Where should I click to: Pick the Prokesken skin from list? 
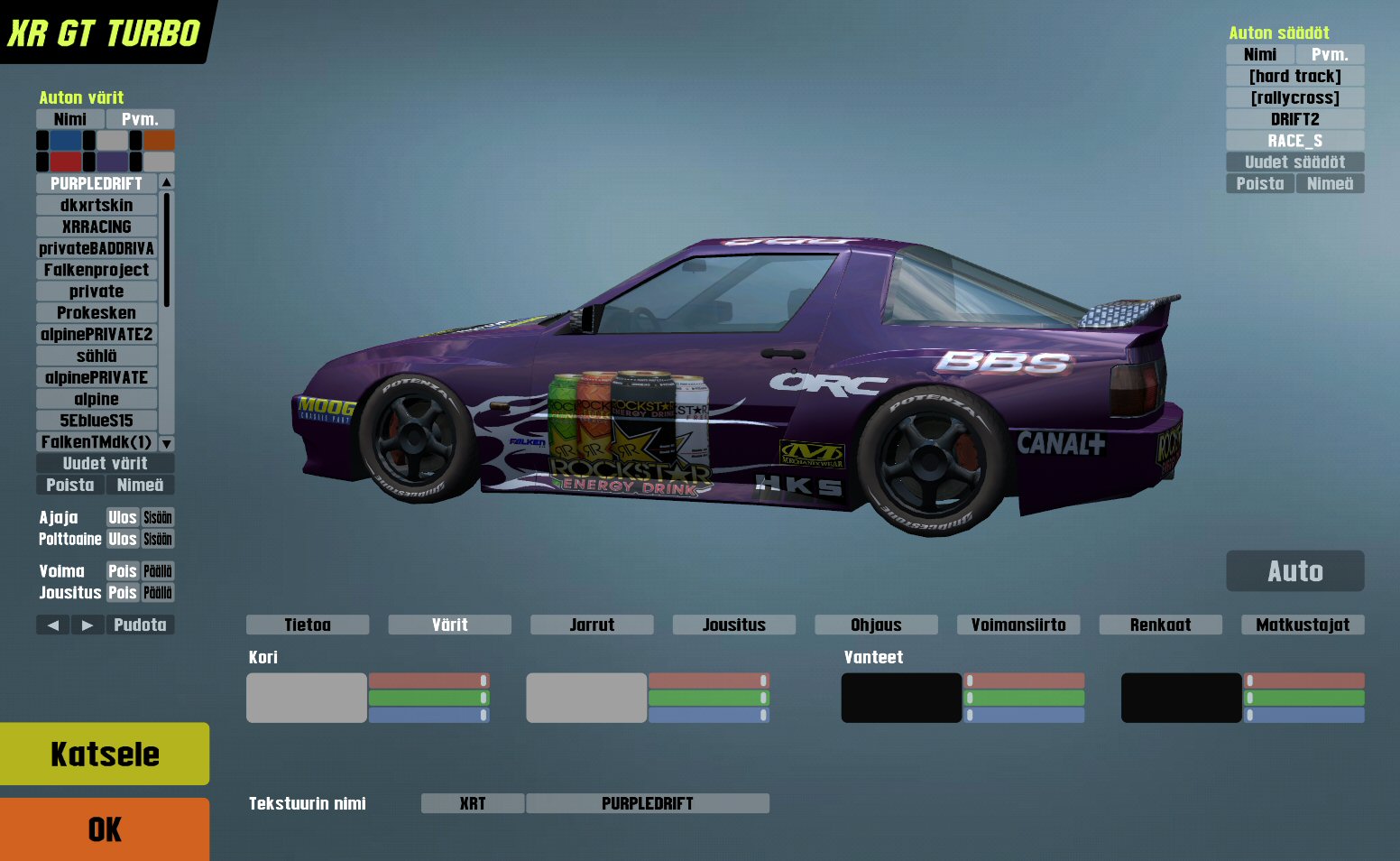click(97, 313)
